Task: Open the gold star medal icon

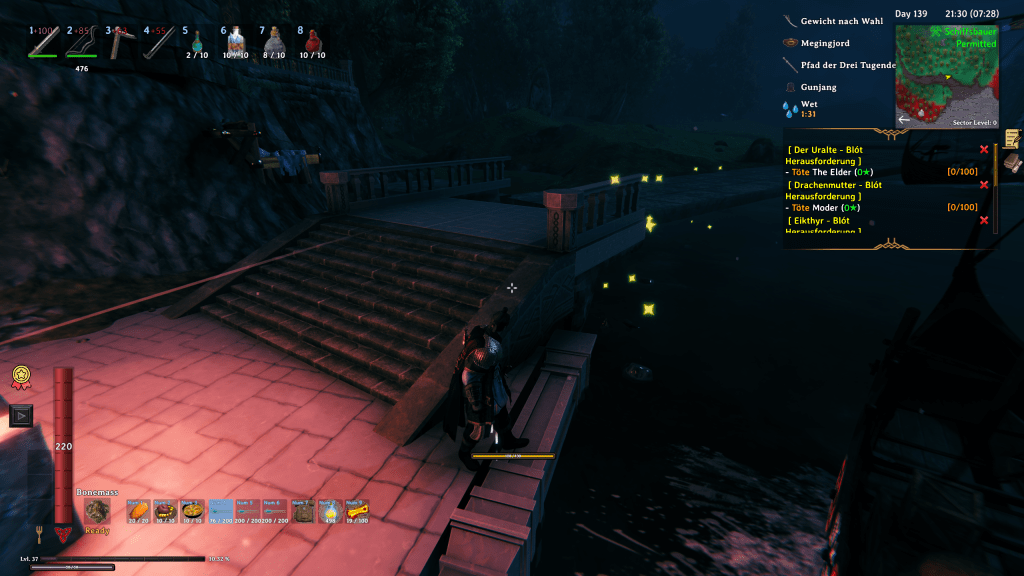Action: (x=20, y=377)
